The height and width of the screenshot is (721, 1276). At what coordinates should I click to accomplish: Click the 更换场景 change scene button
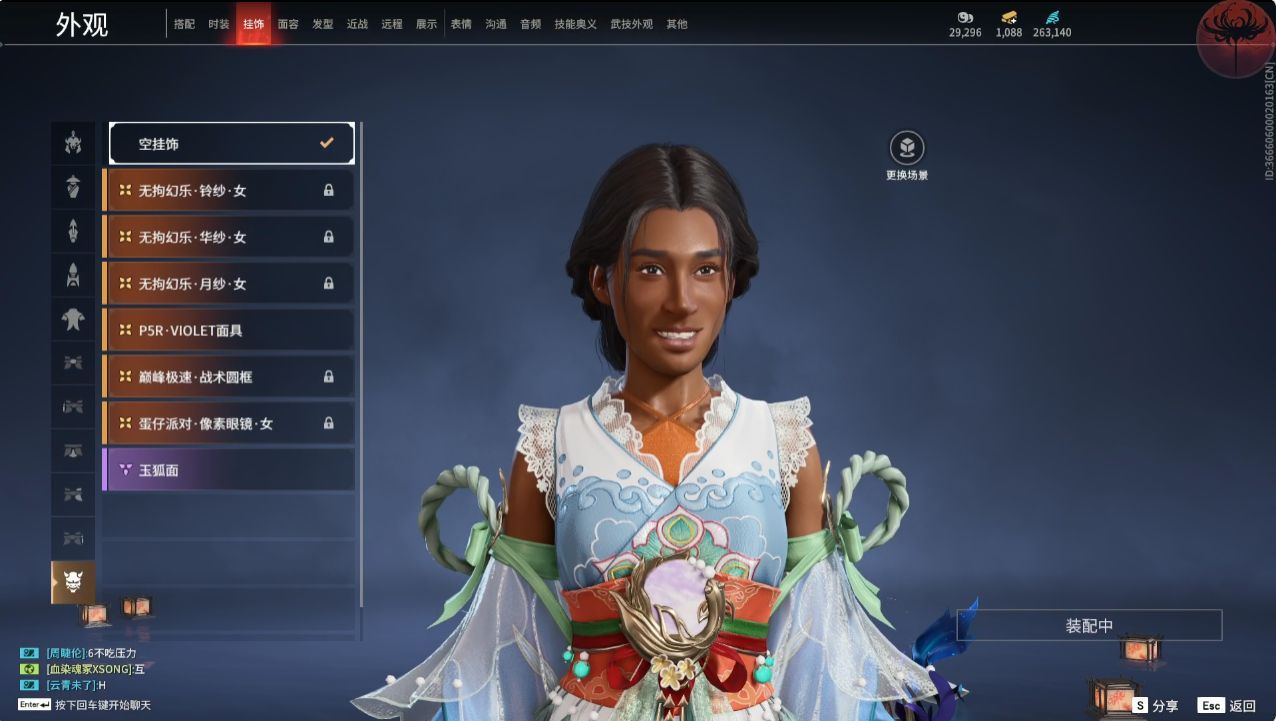(x=907, y=149)
